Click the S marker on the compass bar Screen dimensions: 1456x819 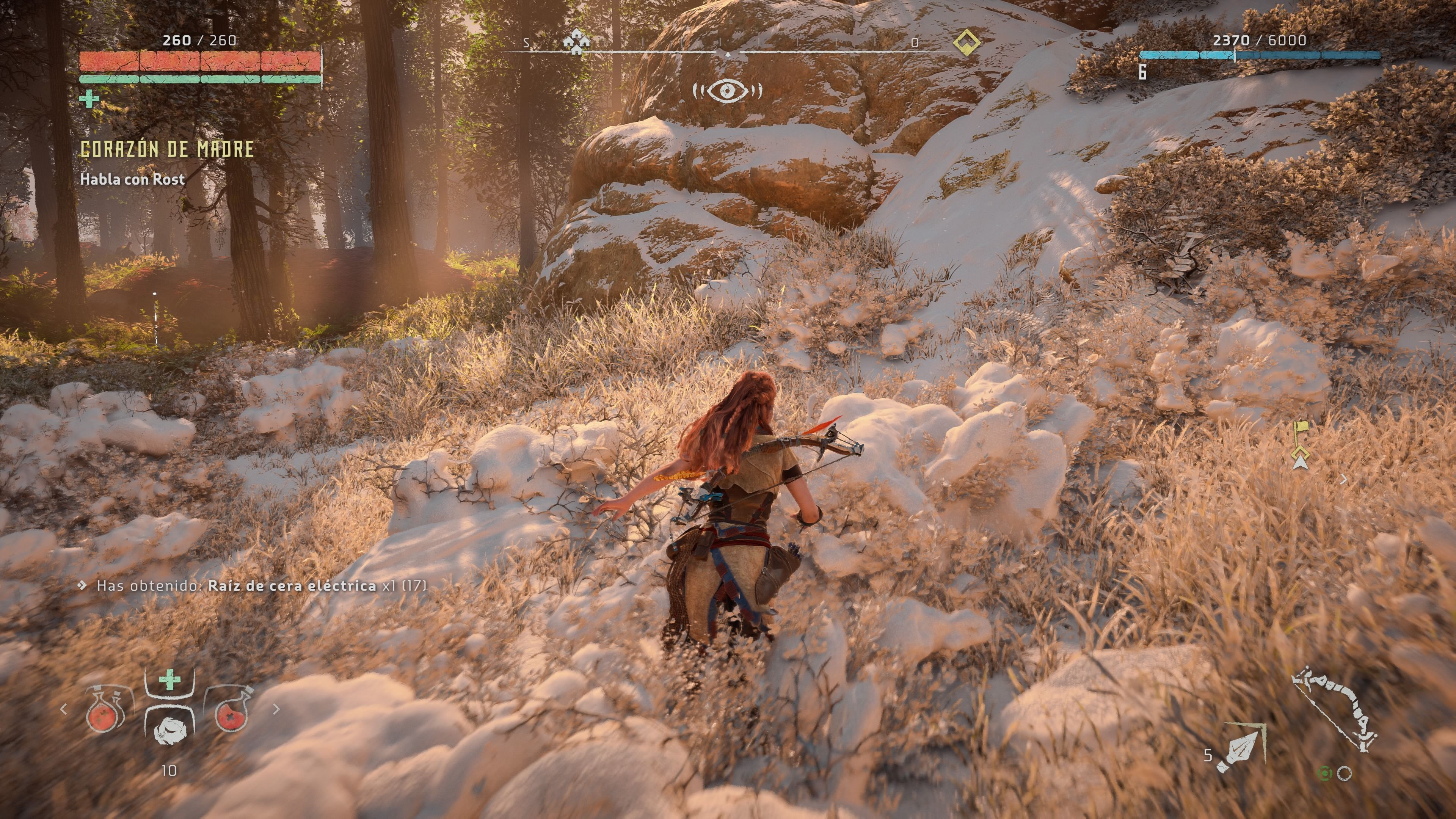pos(526,42)
